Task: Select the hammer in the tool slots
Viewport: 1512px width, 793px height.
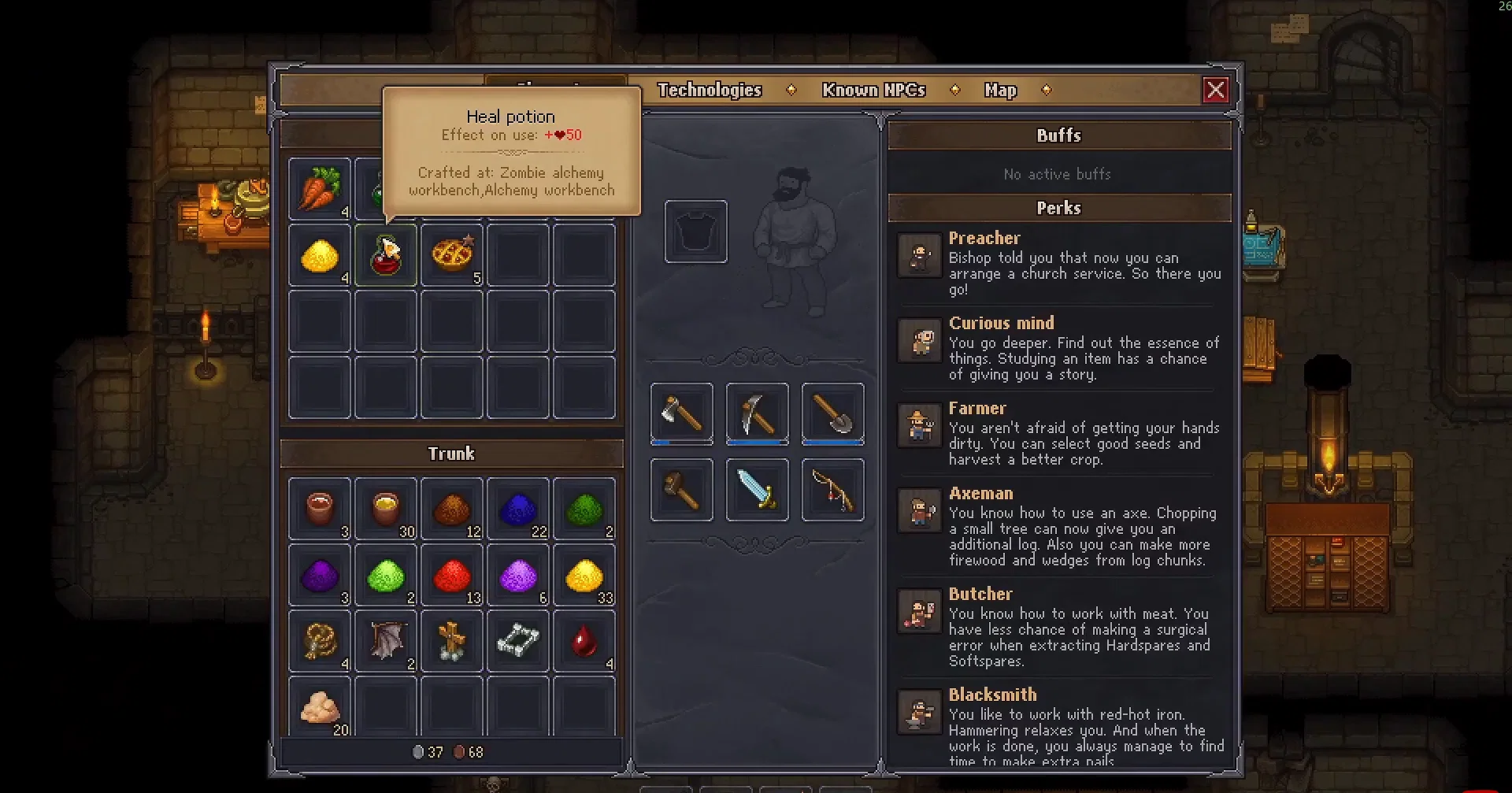Action: (x=680, y=490)
